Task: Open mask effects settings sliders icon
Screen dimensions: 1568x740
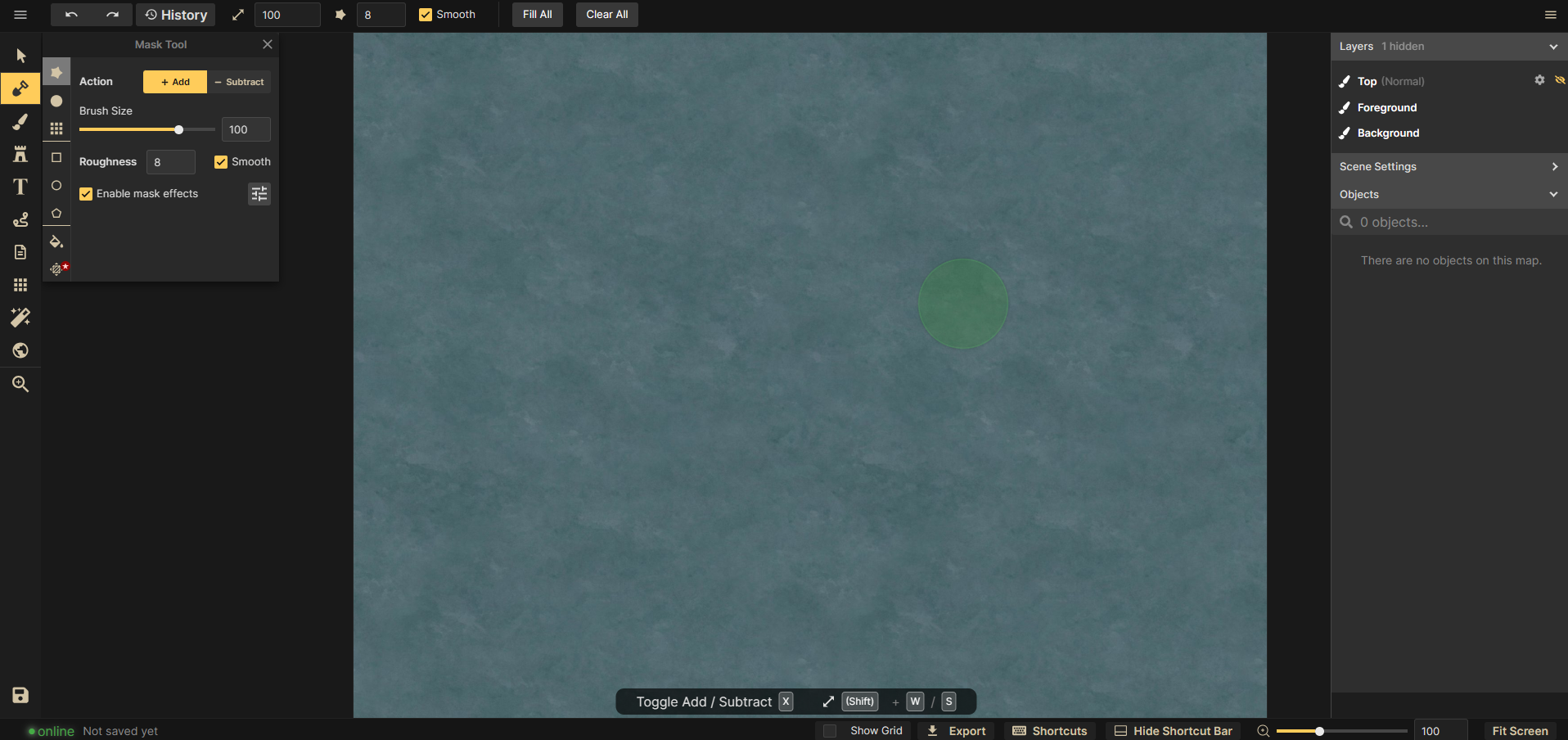Action: point(259,194)
